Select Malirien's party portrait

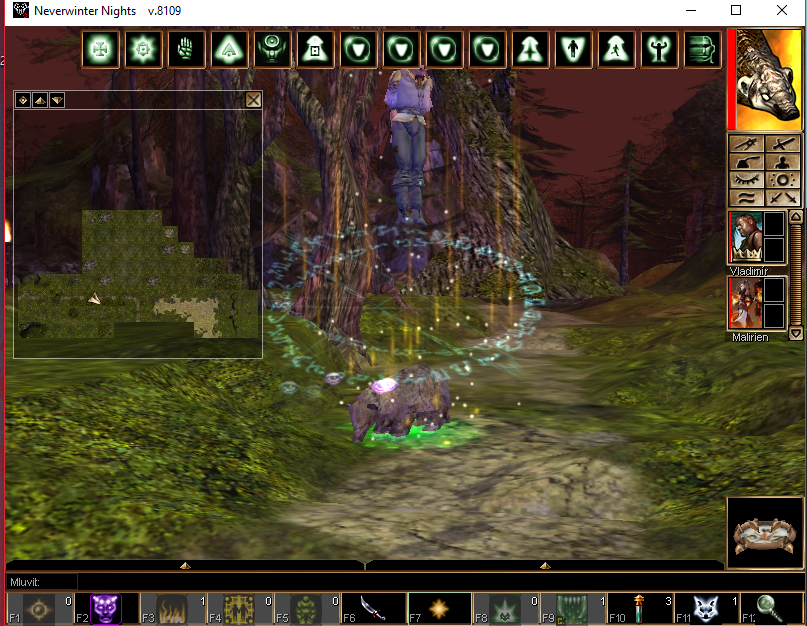click(745, 303)
